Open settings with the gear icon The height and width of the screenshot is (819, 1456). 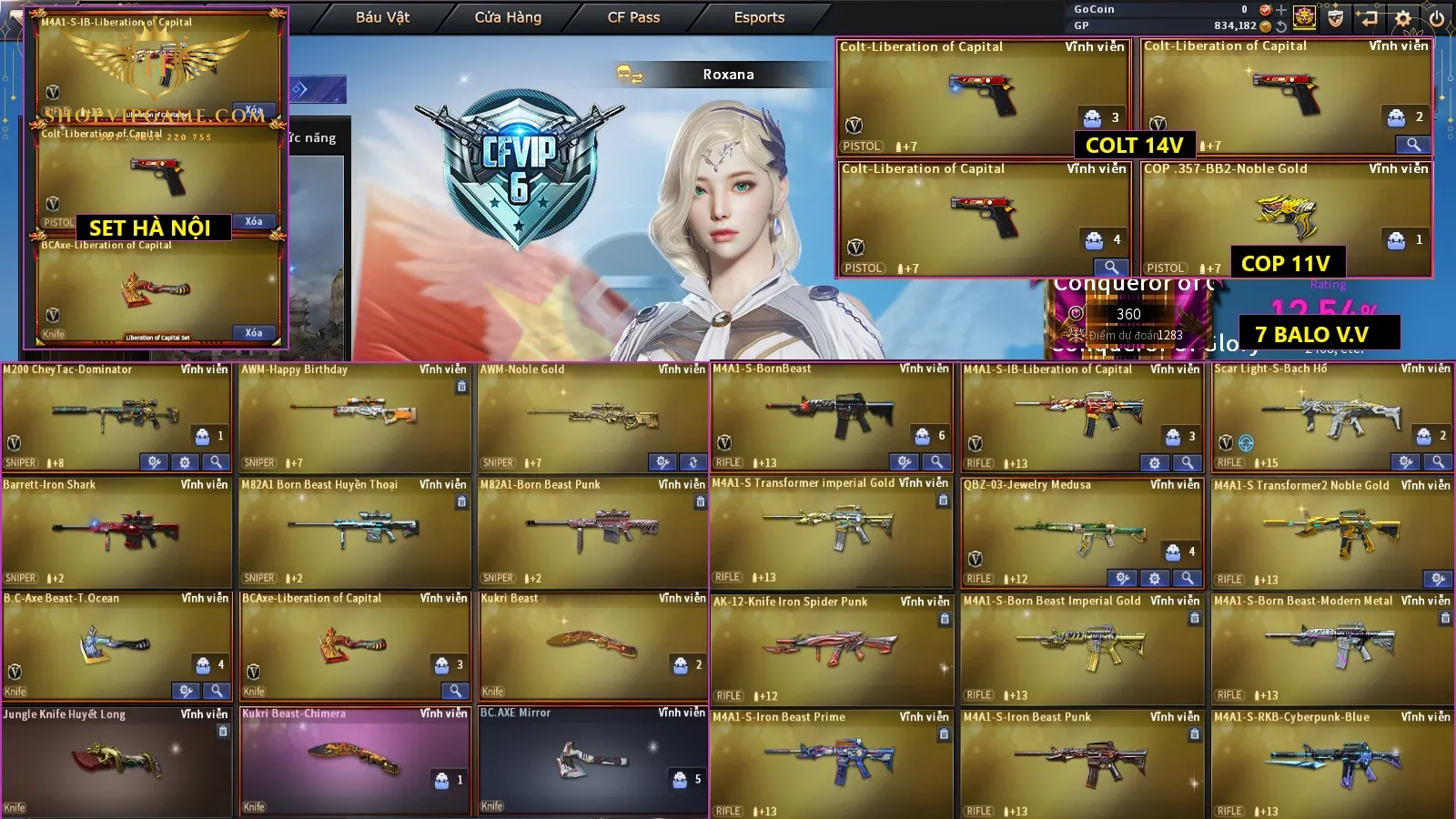[x=1403, y=17]
